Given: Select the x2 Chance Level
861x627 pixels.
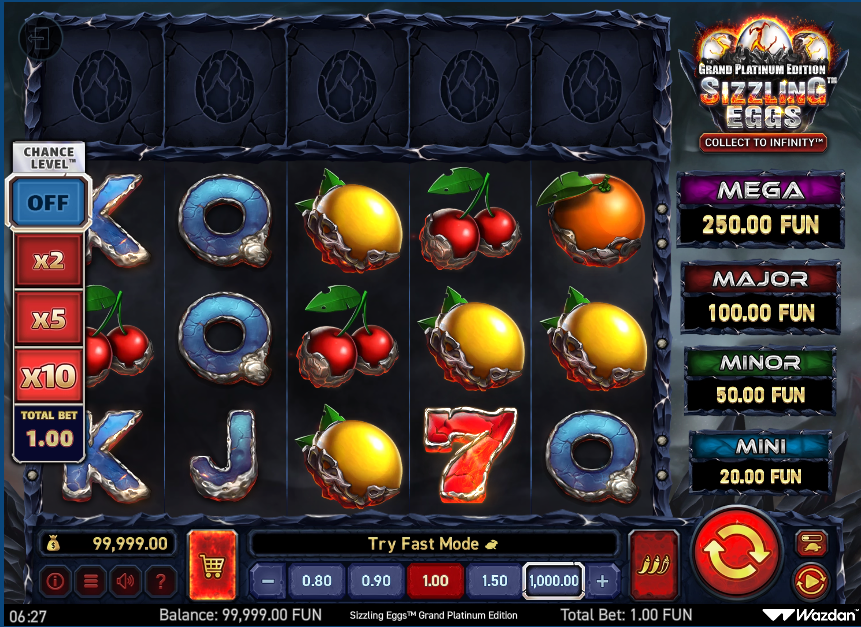Looking at the screenshot, I should tap(48, 261).
